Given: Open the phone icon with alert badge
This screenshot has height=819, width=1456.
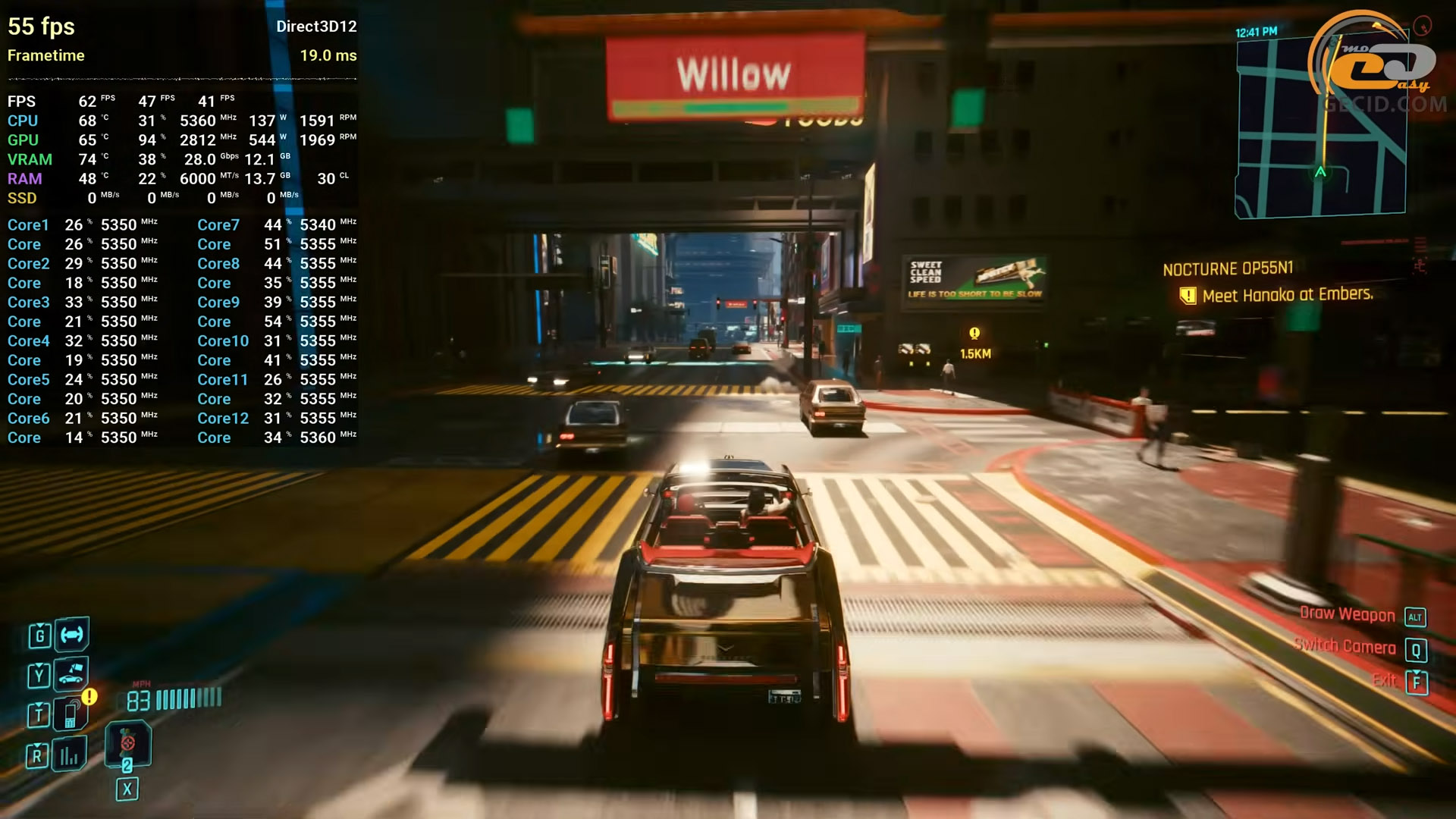Looking at the screenshot, I should tap(71, 714).
